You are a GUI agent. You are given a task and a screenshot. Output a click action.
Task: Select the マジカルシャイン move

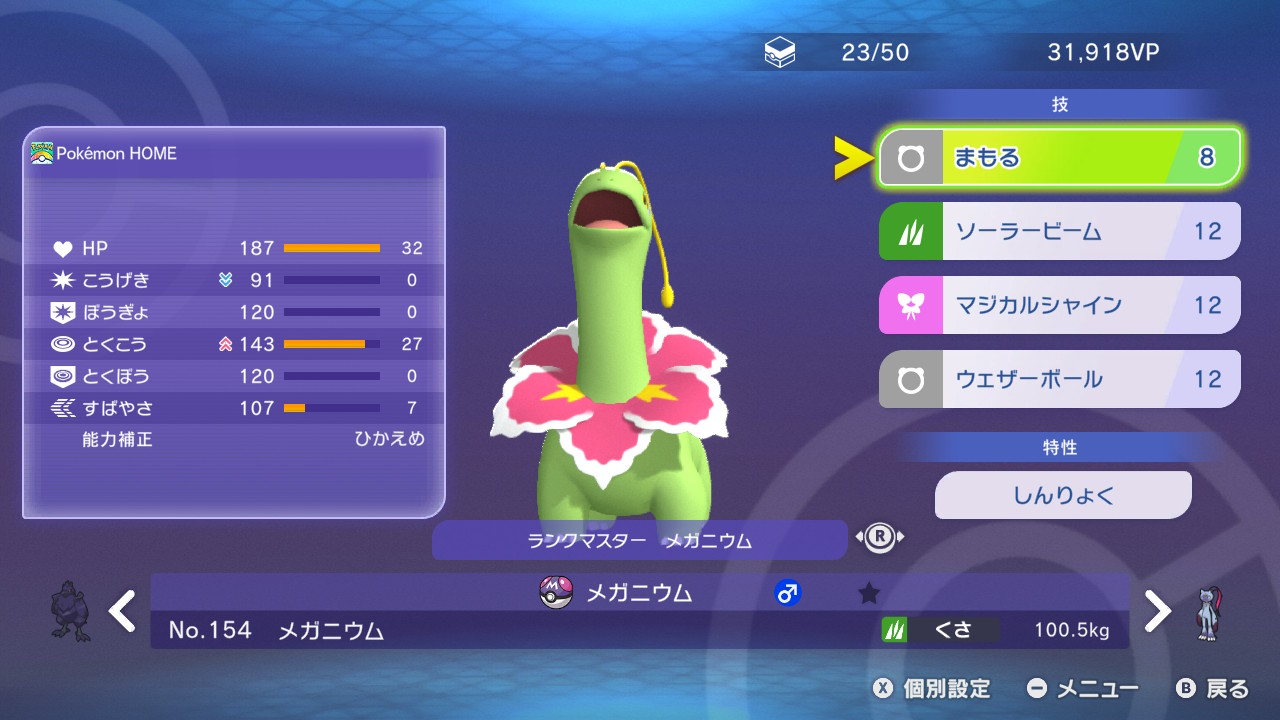1059,305
